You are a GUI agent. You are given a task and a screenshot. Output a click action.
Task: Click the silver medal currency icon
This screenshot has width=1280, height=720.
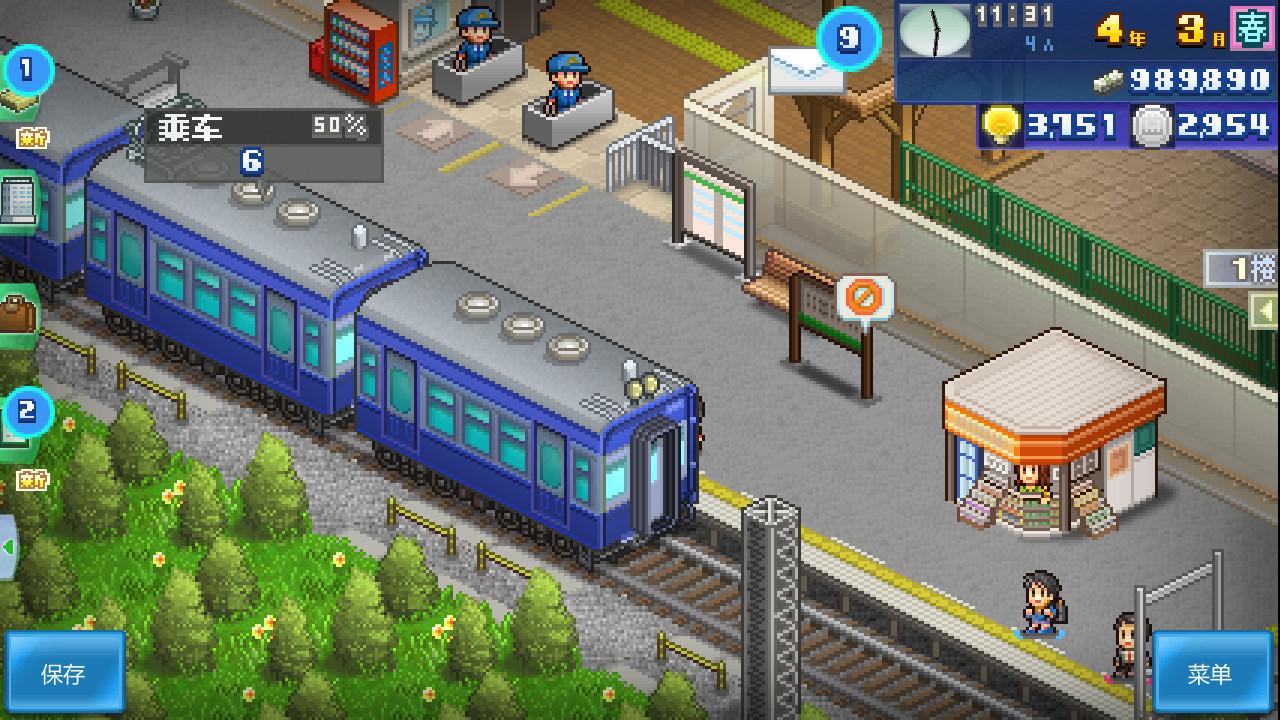pos(1152,126)
